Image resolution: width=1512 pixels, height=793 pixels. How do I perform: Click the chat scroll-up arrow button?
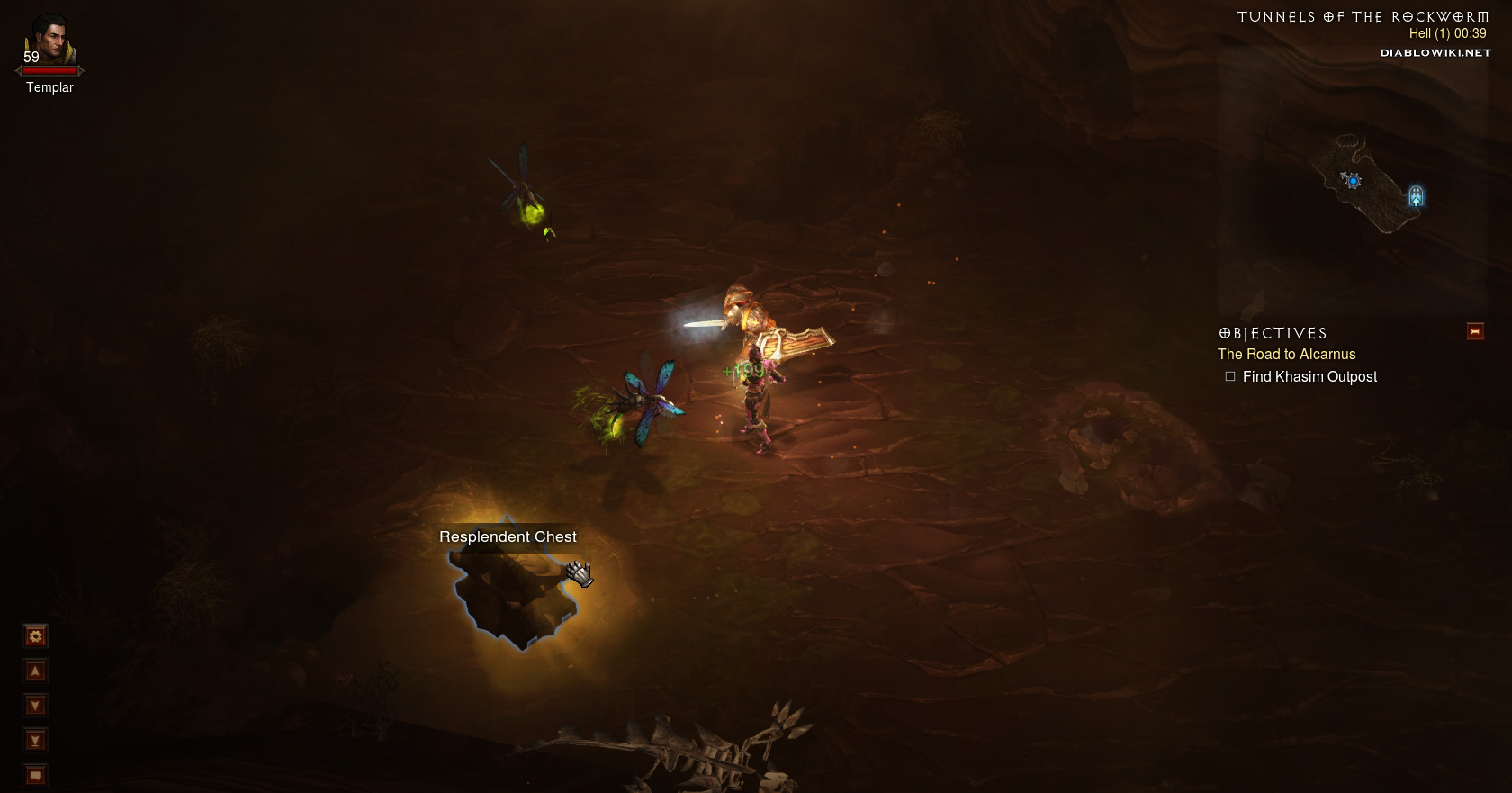point(35,671)
